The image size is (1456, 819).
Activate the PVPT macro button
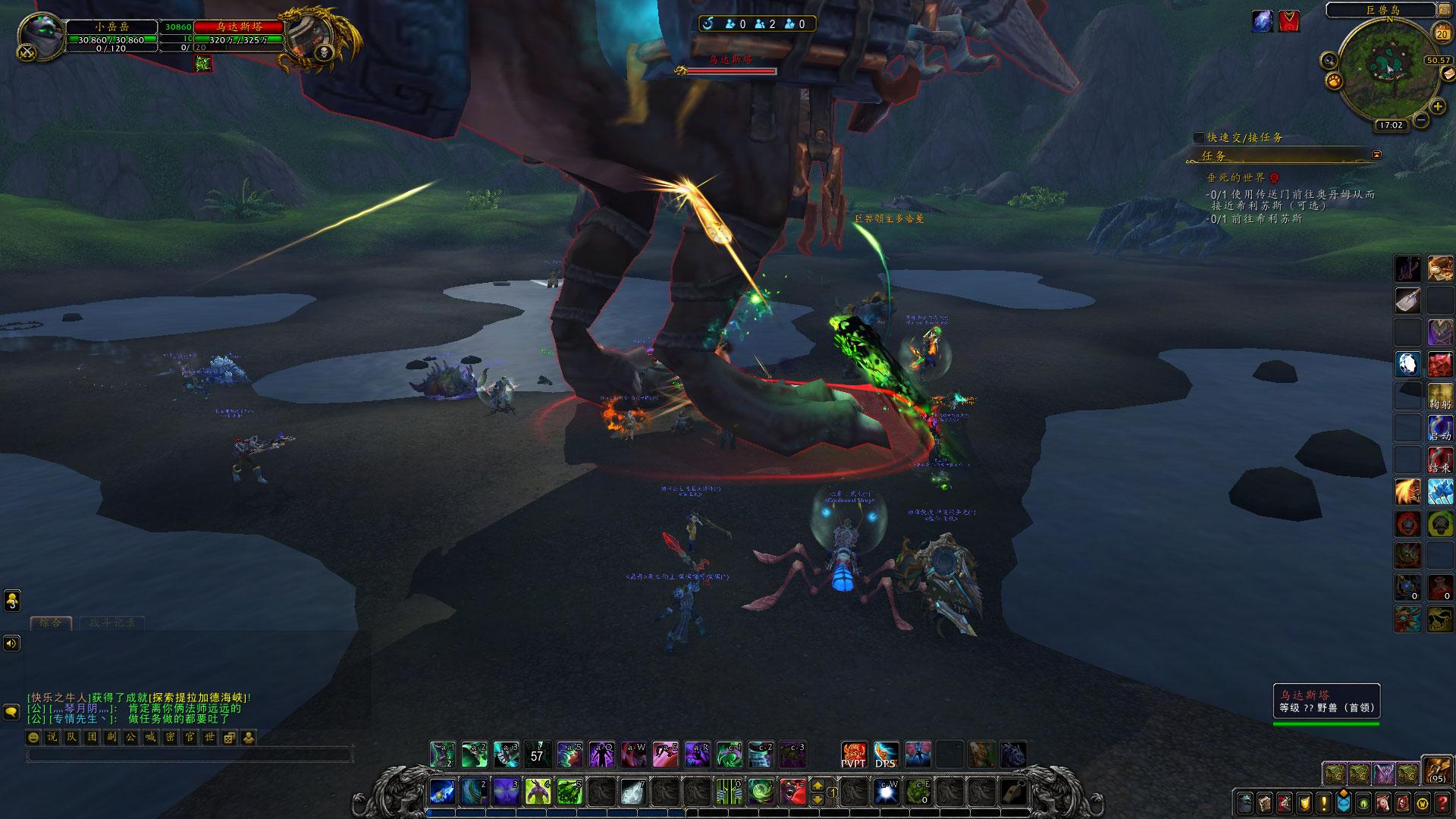854,754
